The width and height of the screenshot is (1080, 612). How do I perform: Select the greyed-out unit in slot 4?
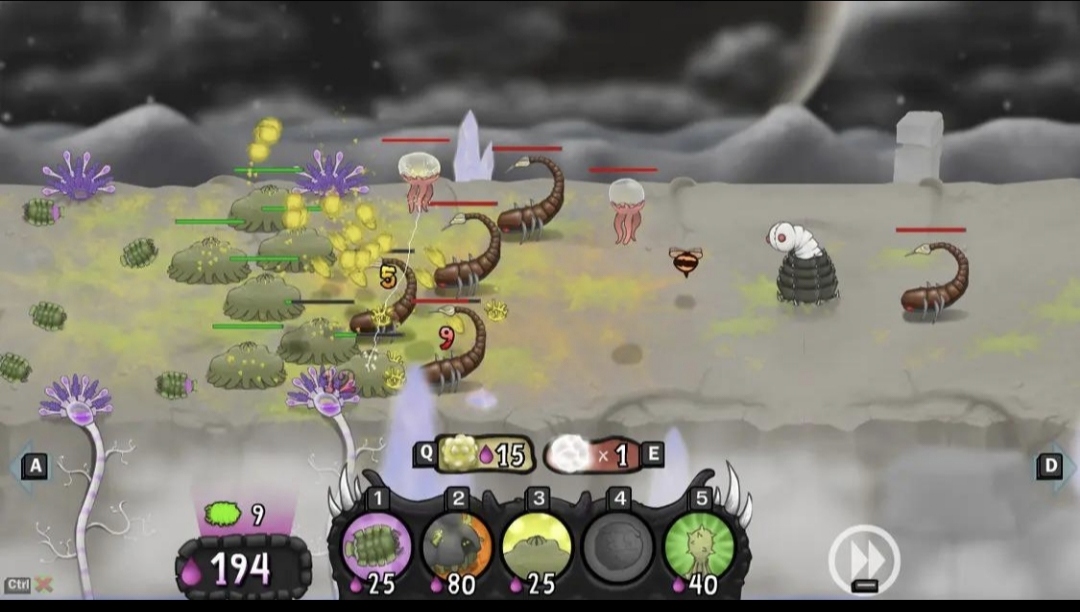point(617,546)
